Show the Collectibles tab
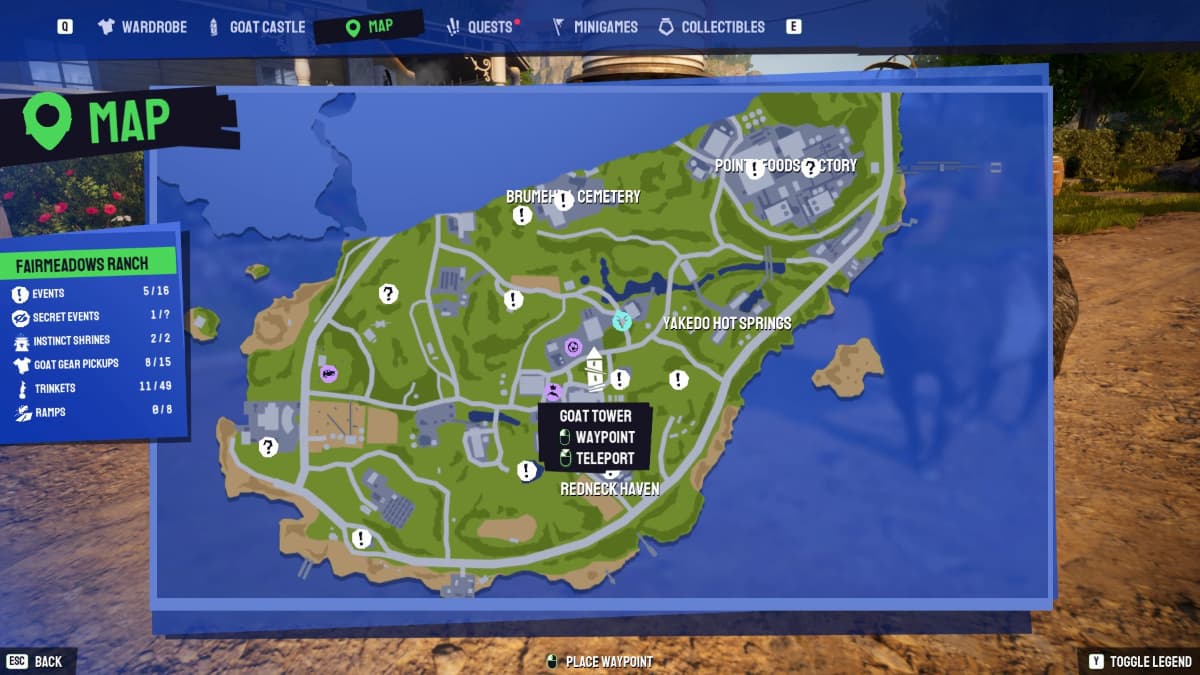Image resolution: width=1200 pixels, height=675 pixels. click(x=711, y=27)
